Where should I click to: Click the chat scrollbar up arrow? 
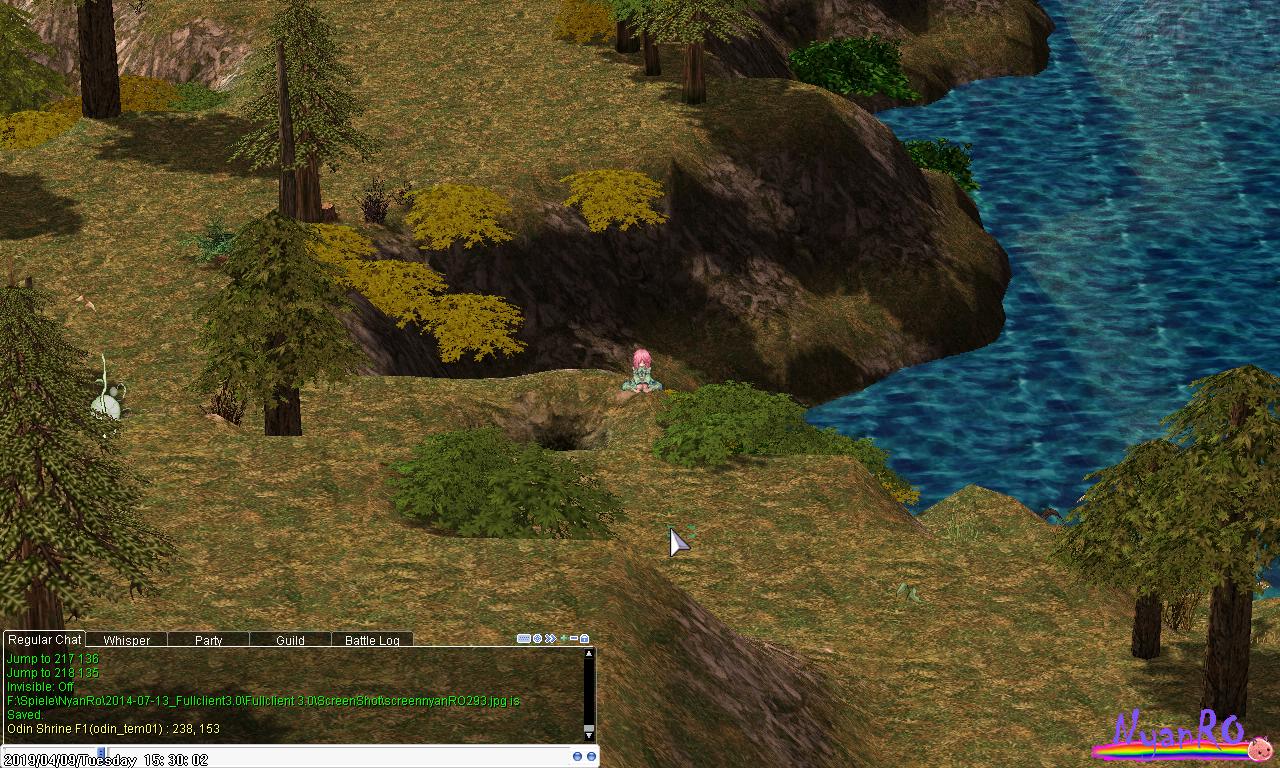point(589,654)
